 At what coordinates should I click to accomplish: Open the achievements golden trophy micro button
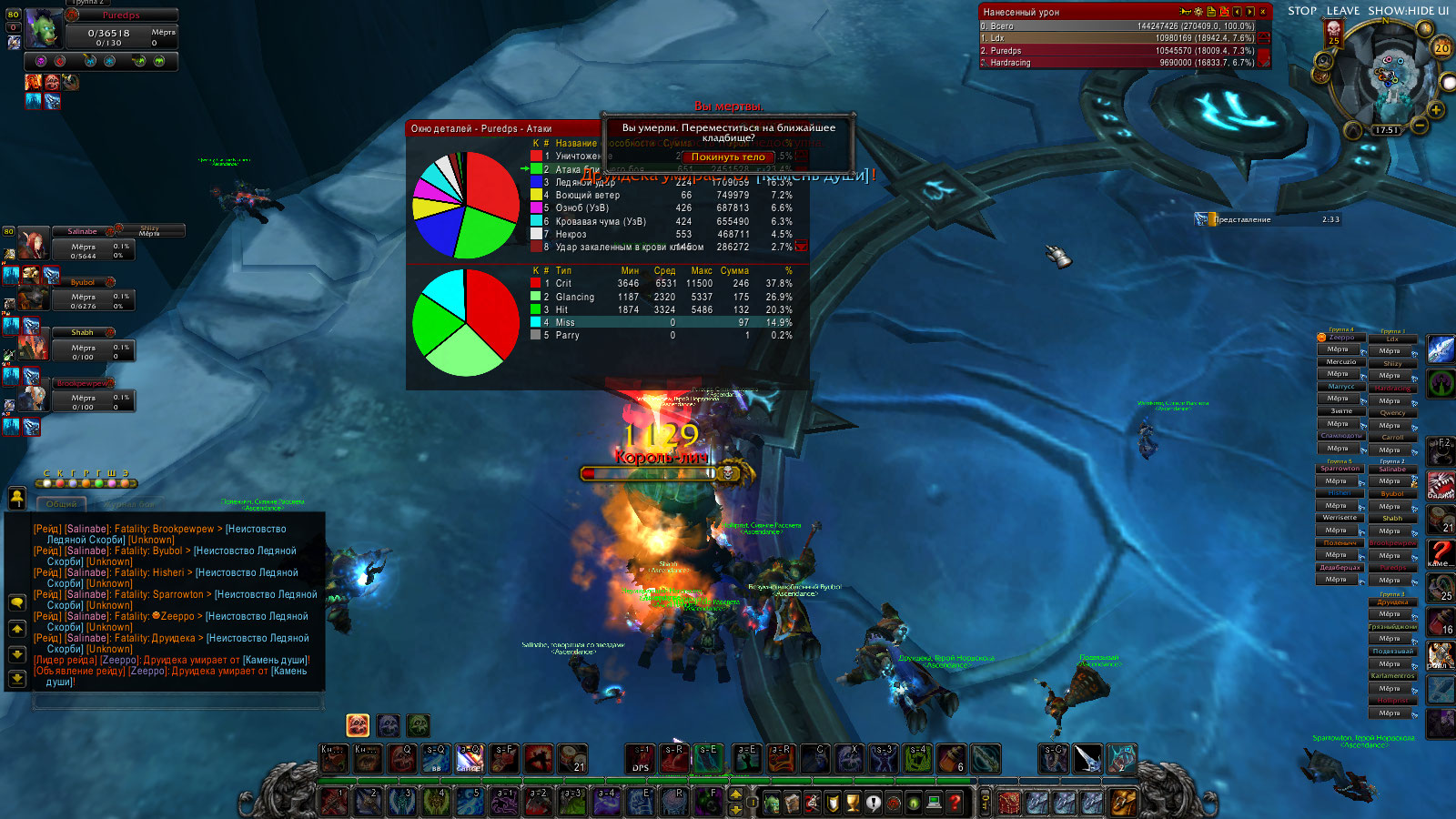(853, 803)
